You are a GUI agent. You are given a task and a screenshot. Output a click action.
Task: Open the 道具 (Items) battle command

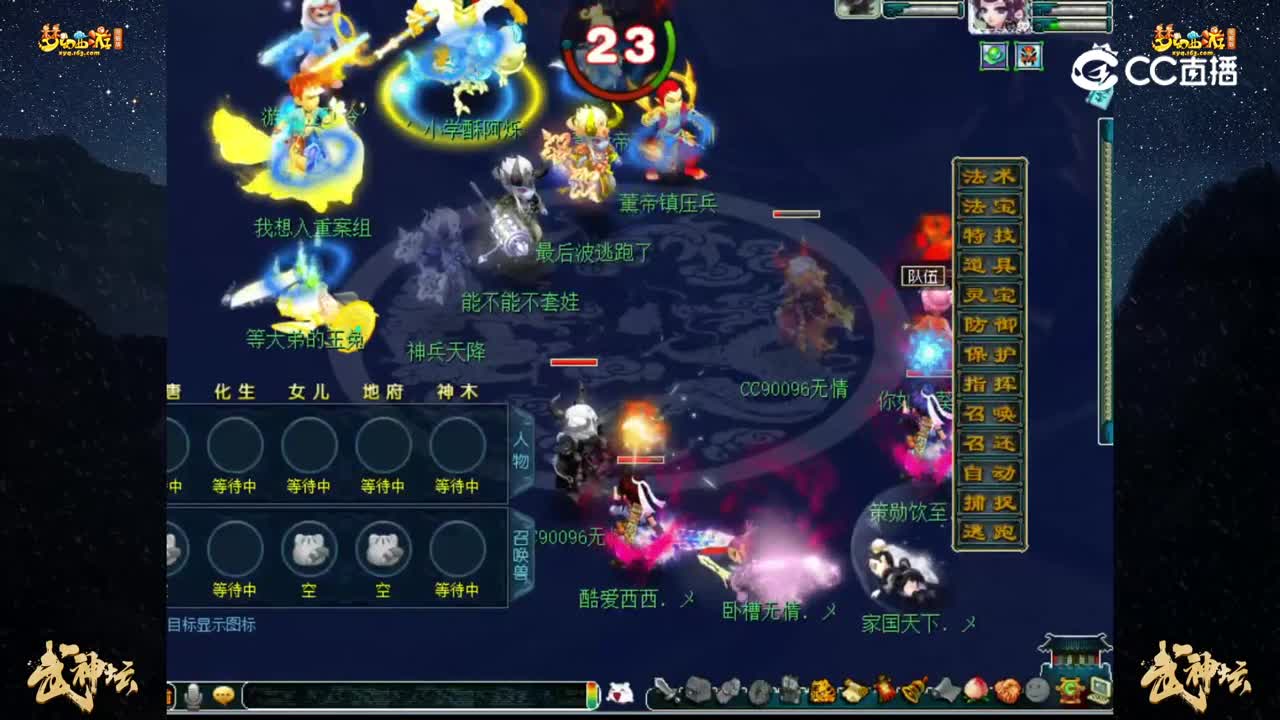click(990, 264)
